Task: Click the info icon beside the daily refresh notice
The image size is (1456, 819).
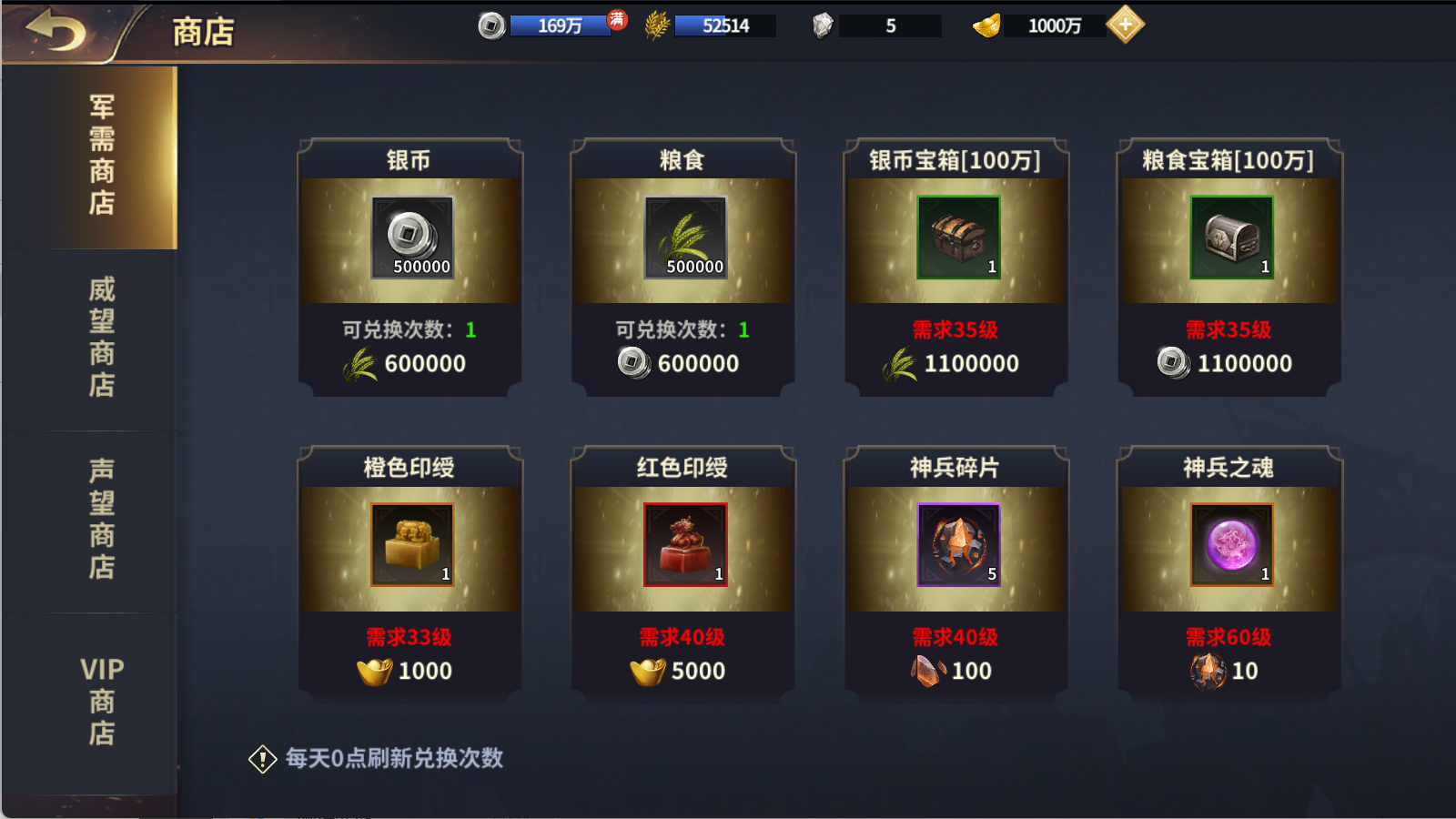Action: pyautogui.click(x=262, y=759)
